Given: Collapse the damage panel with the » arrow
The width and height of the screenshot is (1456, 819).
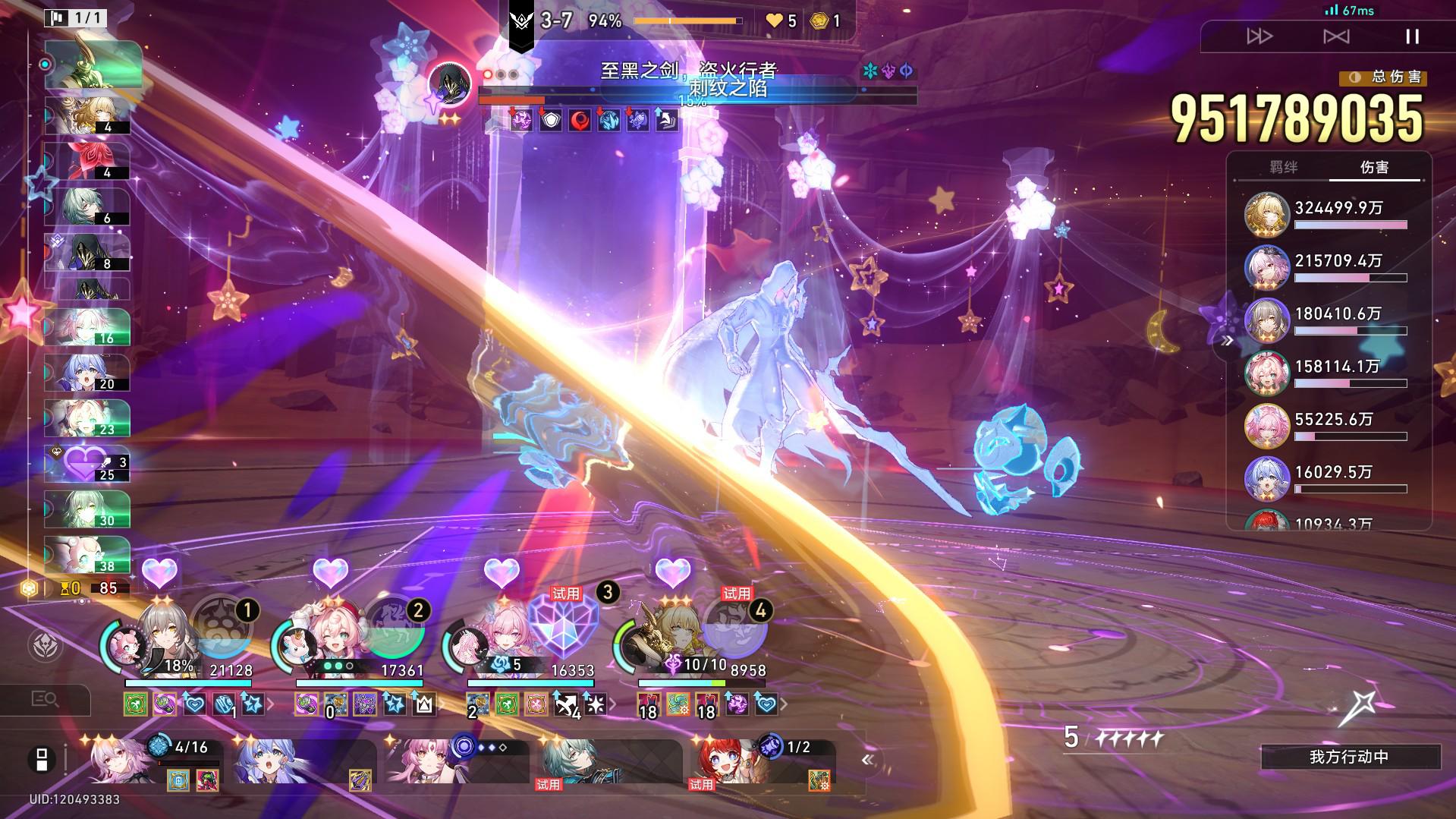Looking at the screenshot, I should [1228, 342].
